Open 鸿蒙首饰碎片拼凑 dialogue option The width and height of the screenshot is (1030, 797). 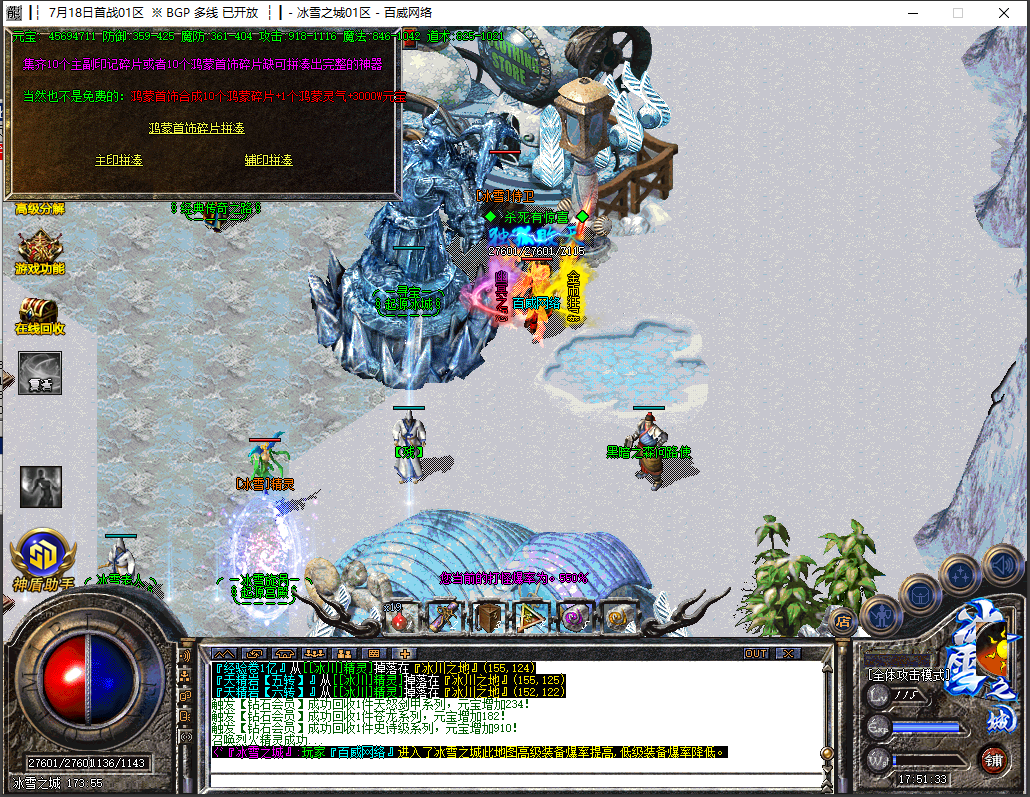click(196, 128)
